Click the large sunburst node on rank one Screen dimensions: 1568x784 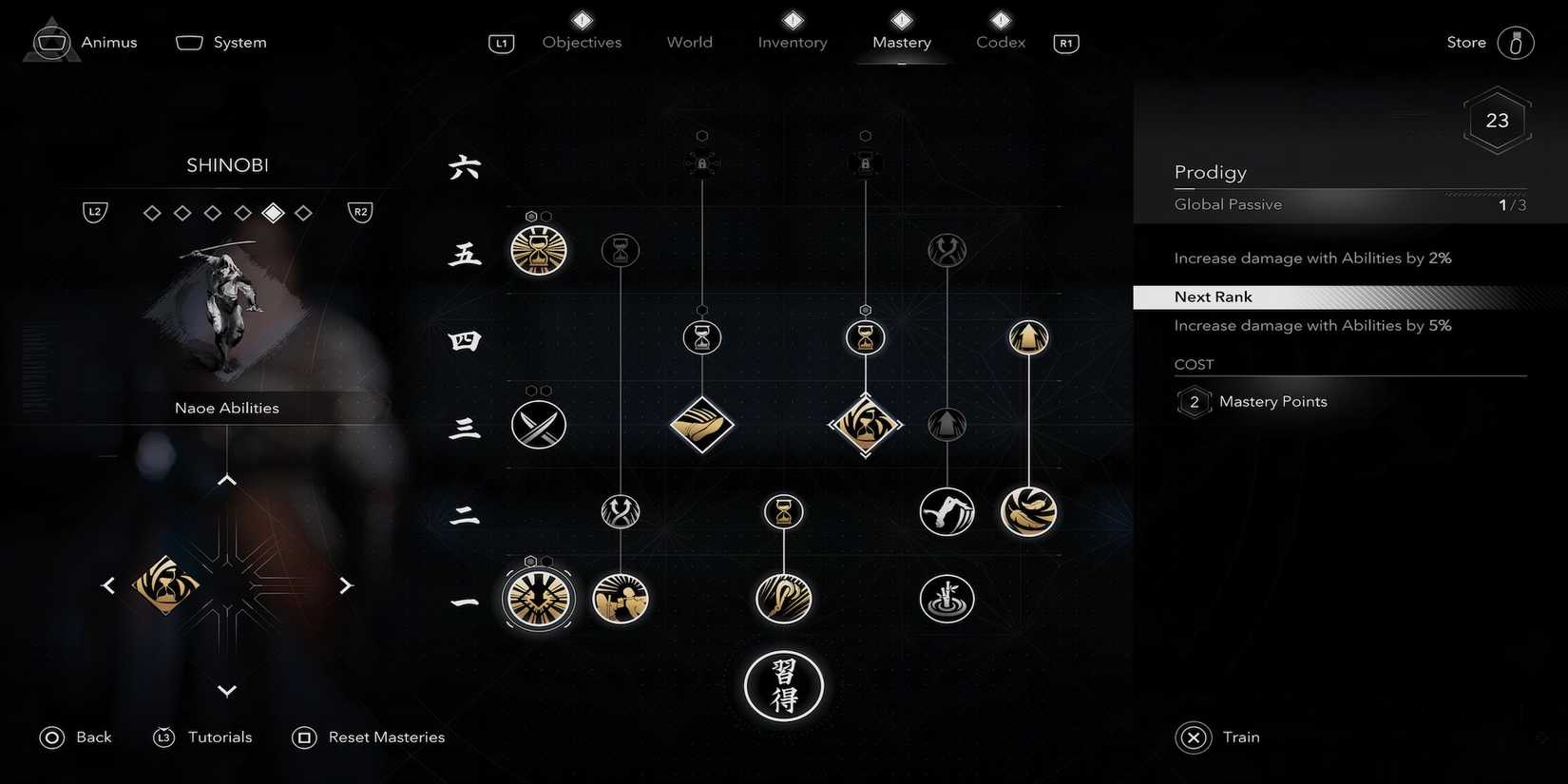pyautogui.click(x=538, y=599)
